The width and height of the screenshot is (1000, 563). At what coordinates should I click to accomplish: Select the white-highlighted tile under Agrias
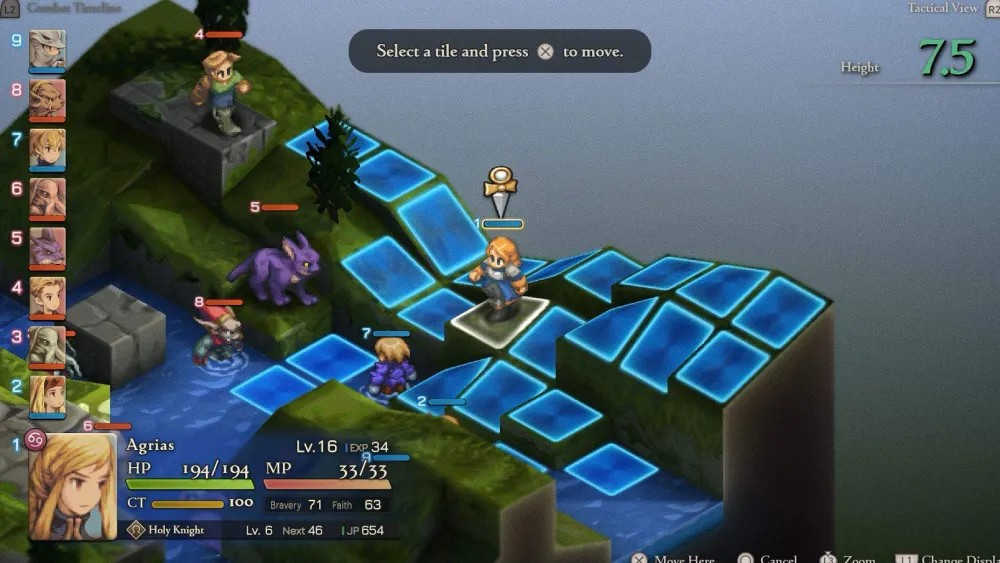click(499, 317)
